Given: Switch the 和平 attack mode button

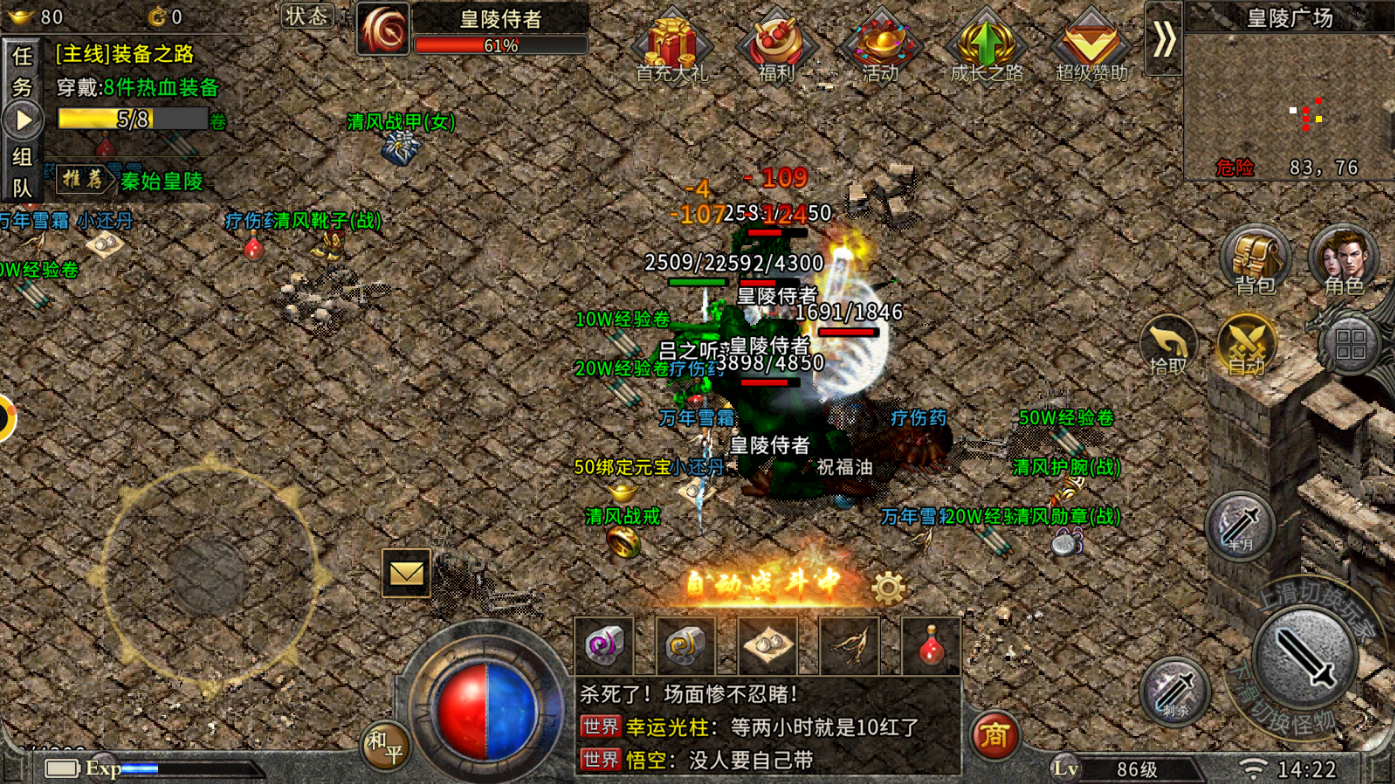Looking at the screenshot, I should 384,745.
